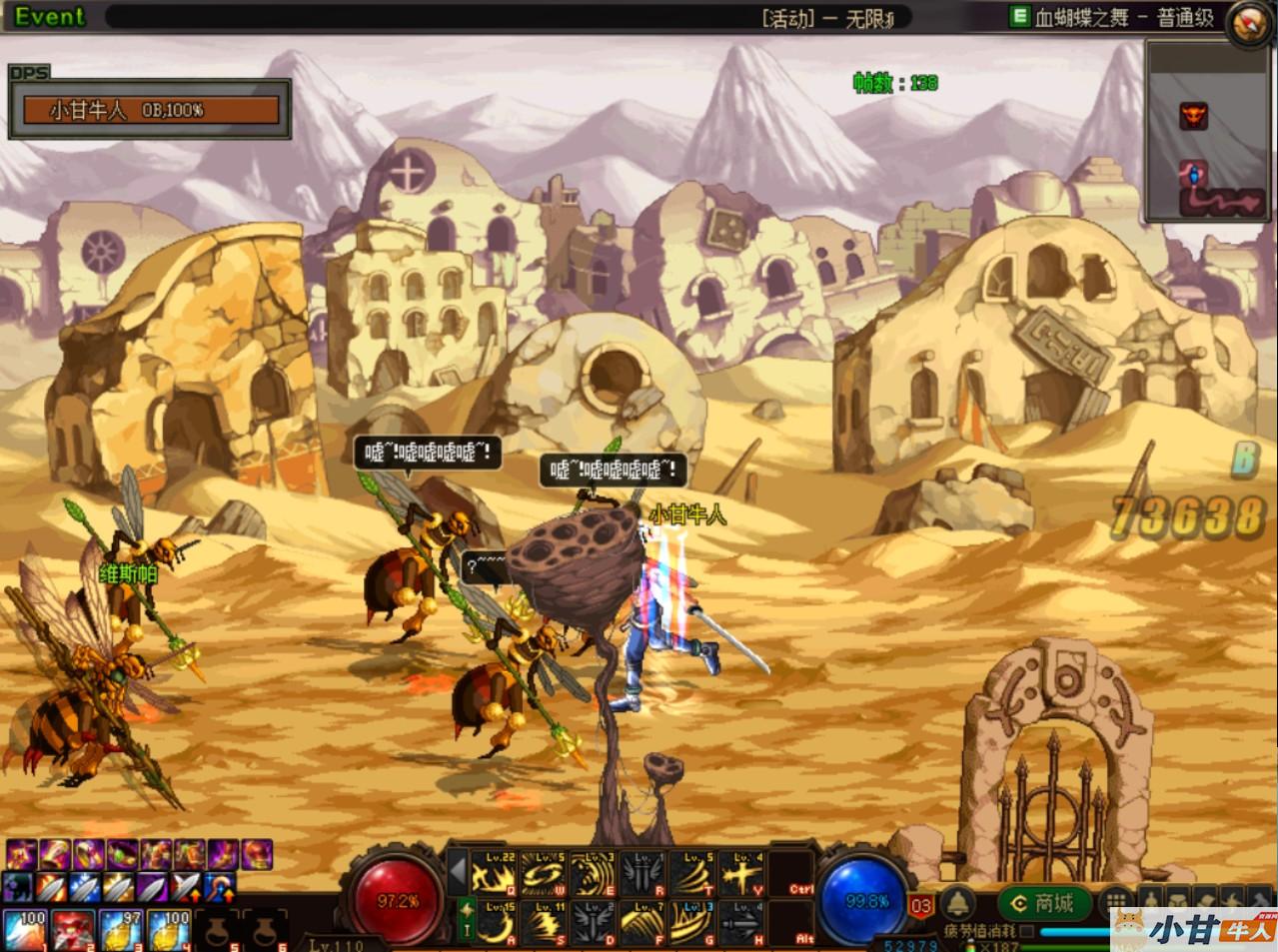The height and width of the screenshot is (952, 1278).
Task: Trigger the Lv.15 crescent slash skill on A
Action: (494, 924)
